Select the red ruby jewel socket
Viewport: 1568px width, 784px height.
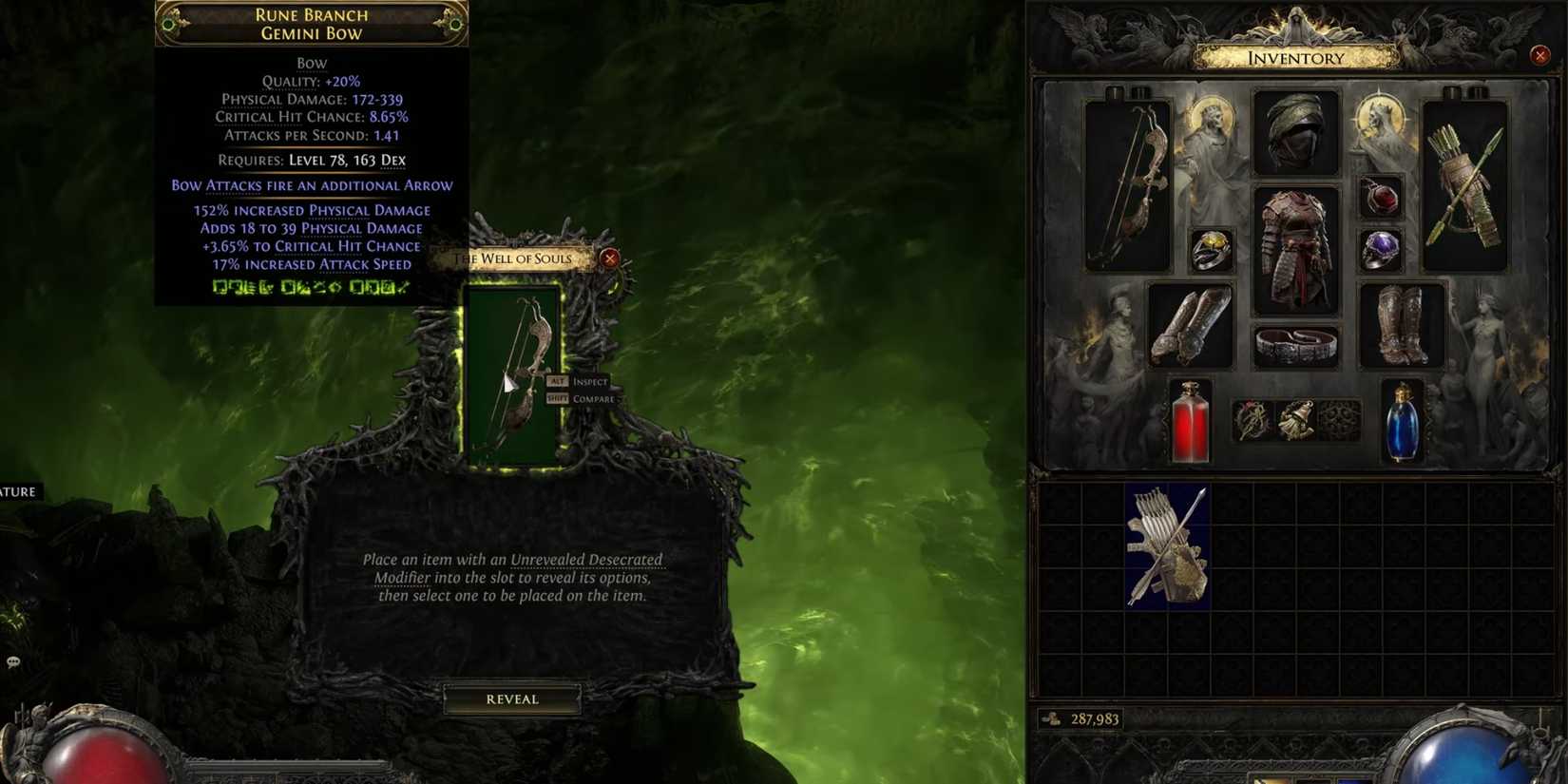[x=1381, y=195]
